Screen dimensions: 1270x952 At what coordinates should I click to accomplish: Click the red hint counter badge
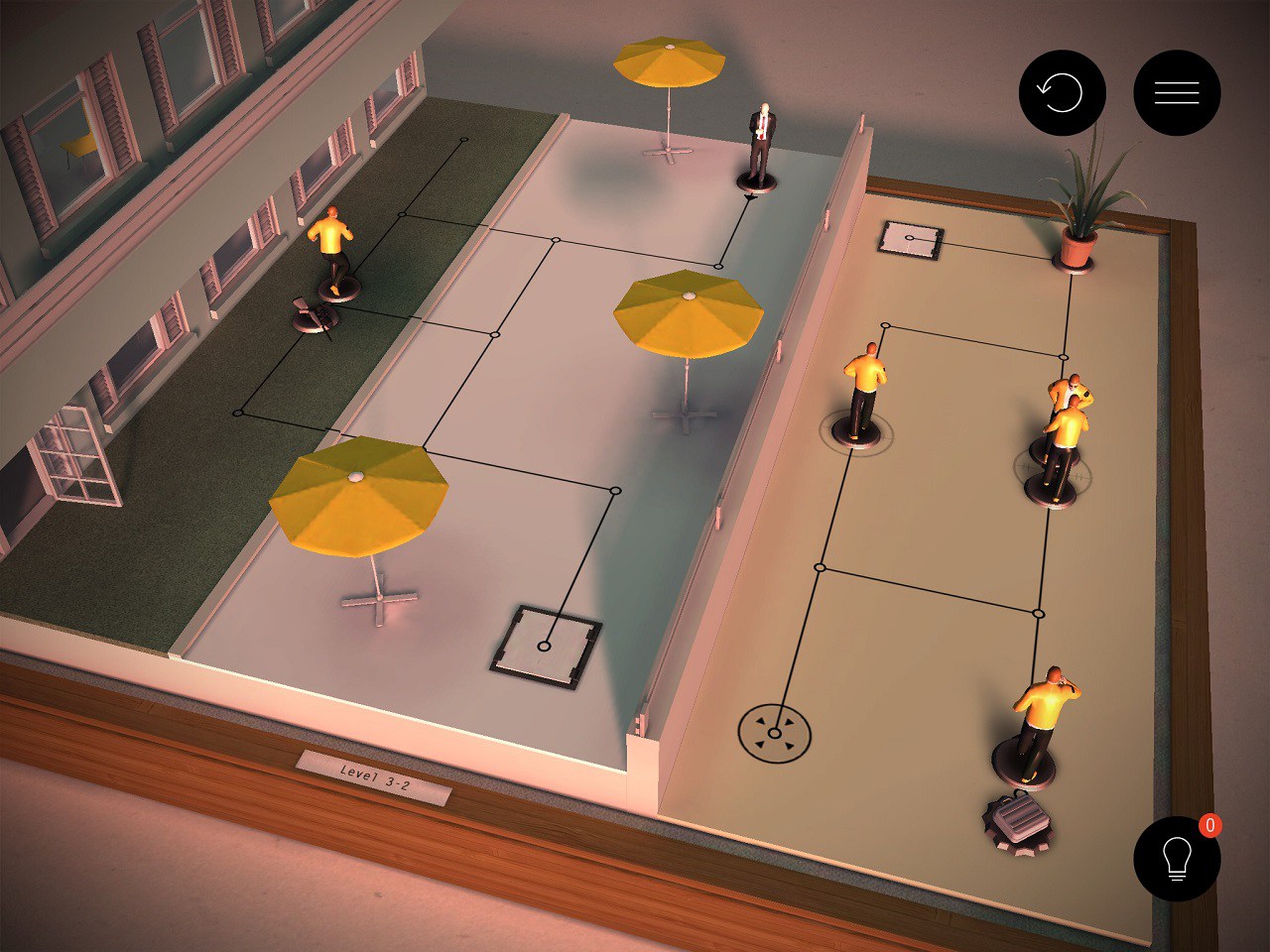tap(1209, 823)
